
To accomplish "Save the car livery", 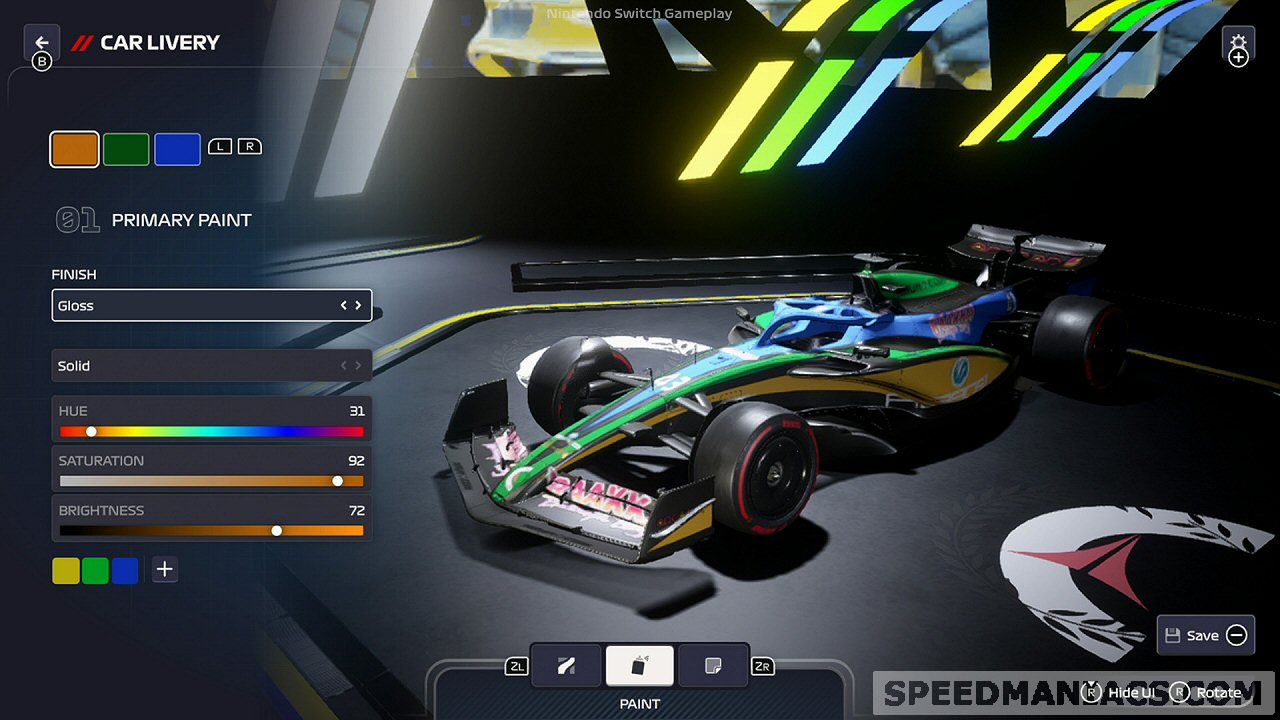I will pyautogui.click(x=1206, y=635).
